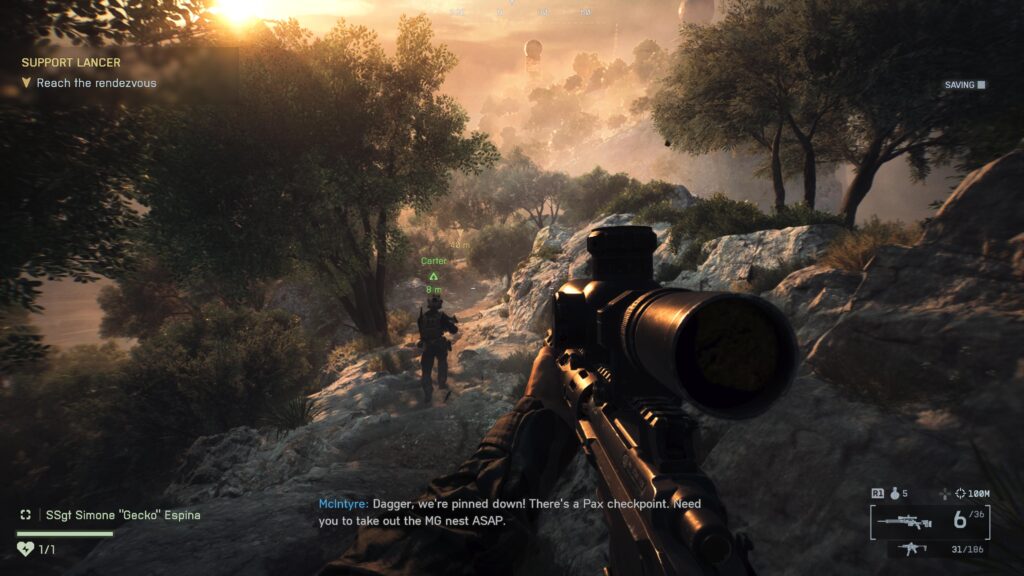Click the dimmed four-dot gadget icon
The image size is (1024, 576).
point(945,493)
